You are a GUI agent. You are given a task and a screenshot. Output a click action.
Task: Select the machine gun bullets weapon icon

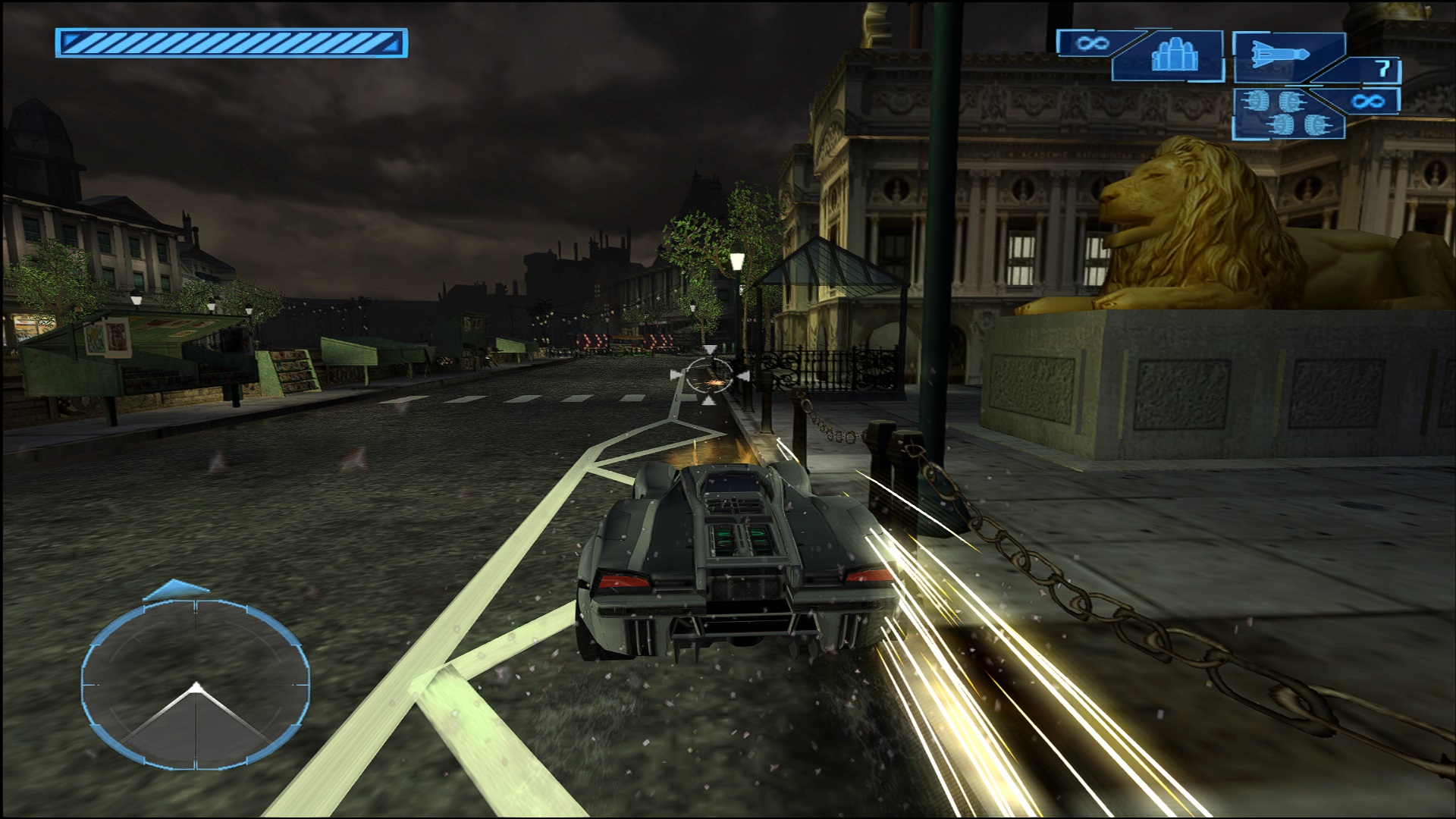[1171, 55]
